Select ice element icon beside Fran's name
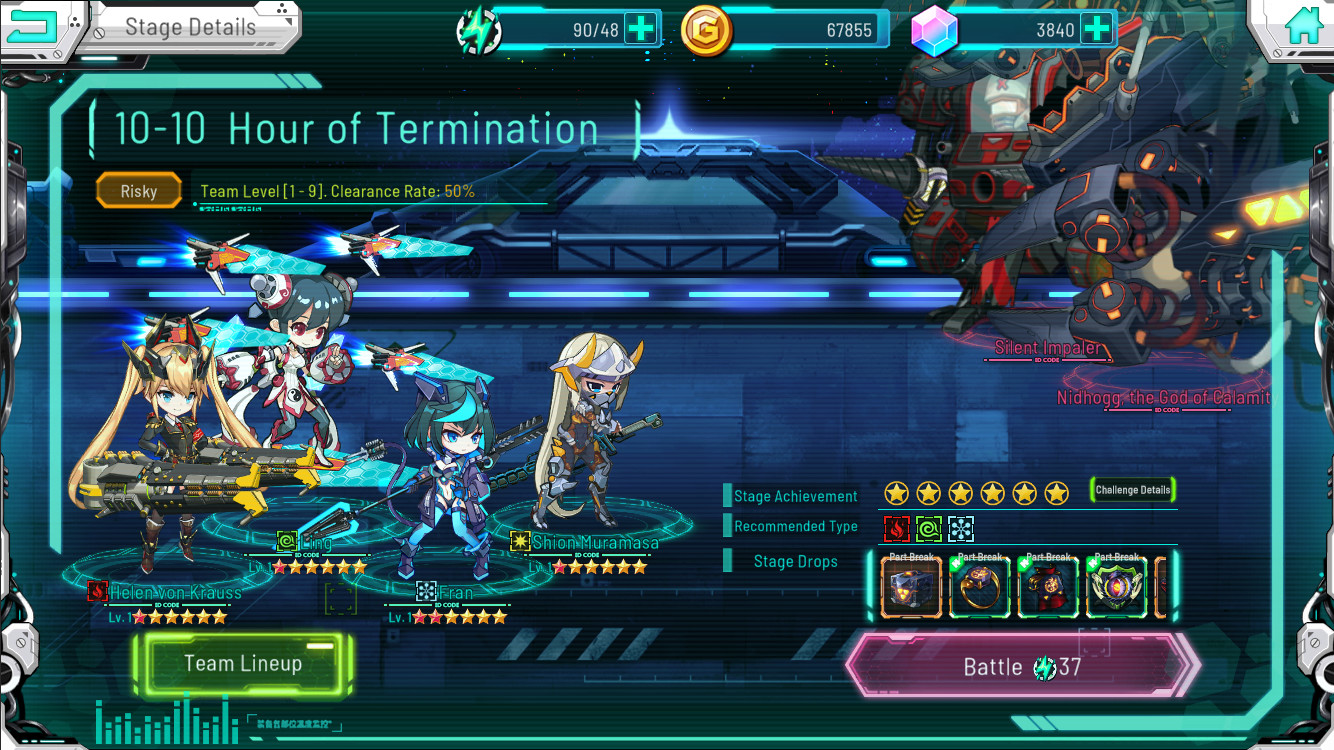1334x750 pixels. pos(425,593)
